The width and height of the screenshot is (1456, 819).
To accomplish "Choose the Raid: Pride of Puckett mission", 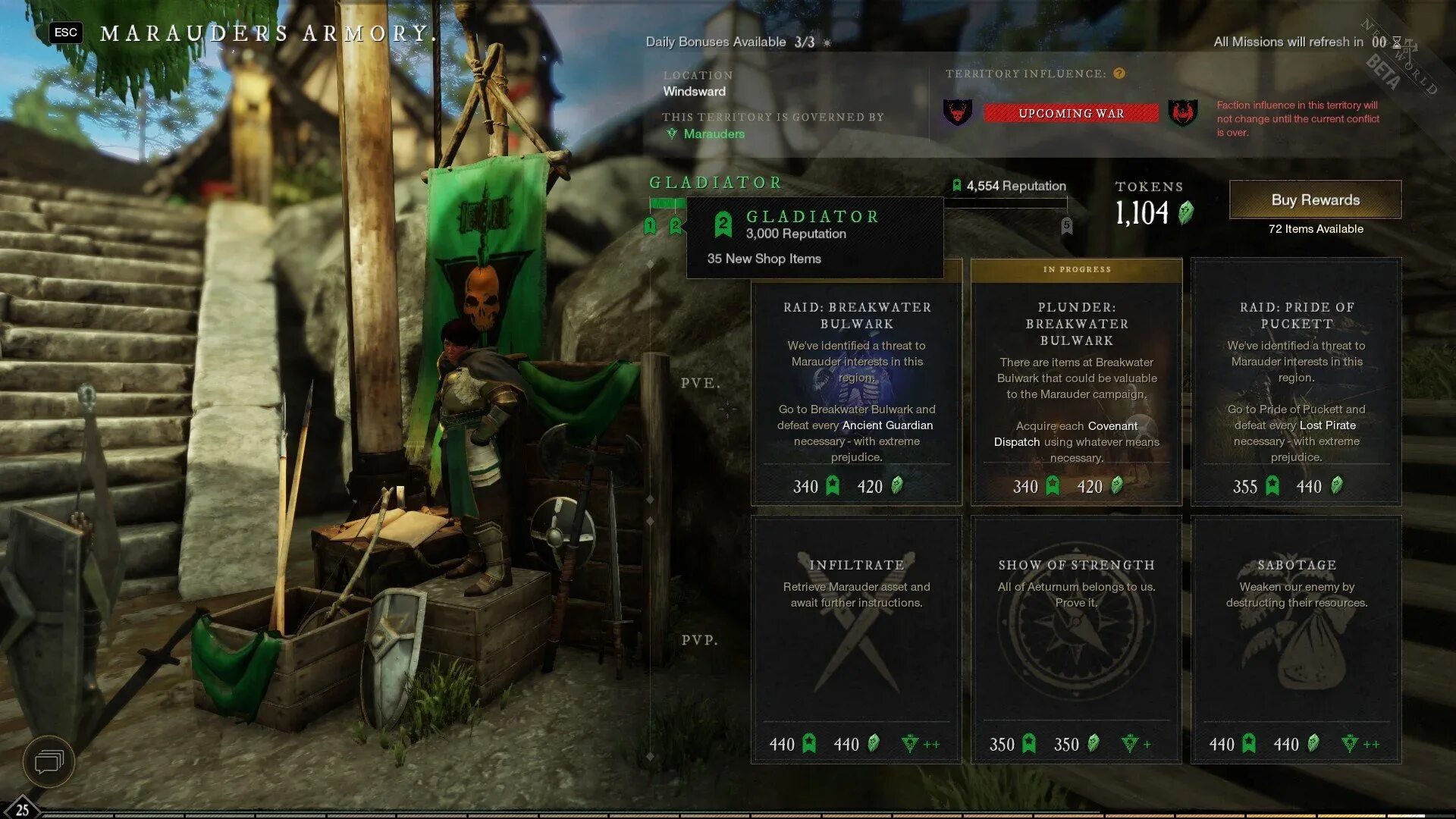I will point(1296,383).
